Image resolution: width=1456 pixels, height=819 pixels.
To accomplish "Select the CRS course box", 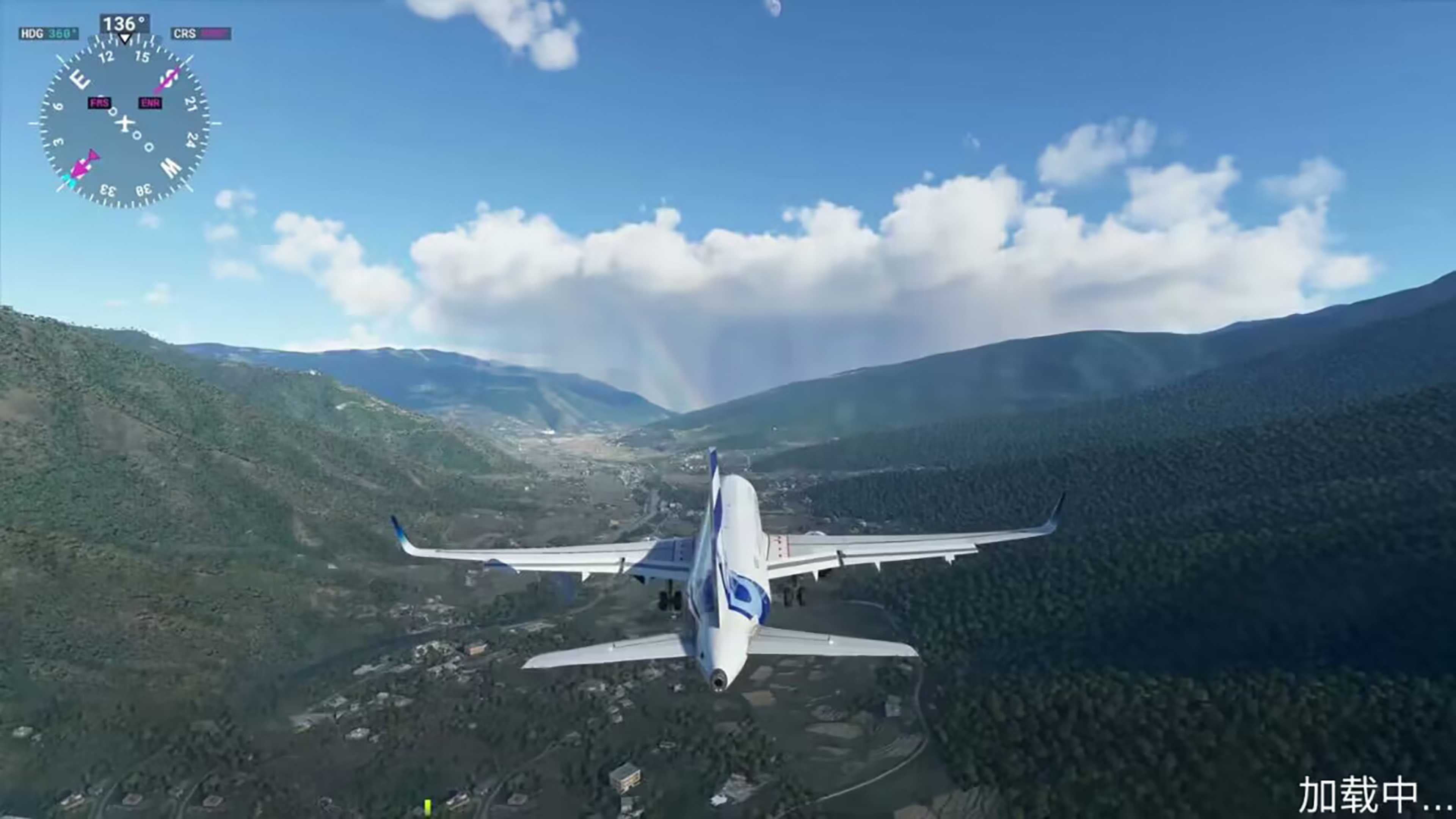I will tap(201, 34).
